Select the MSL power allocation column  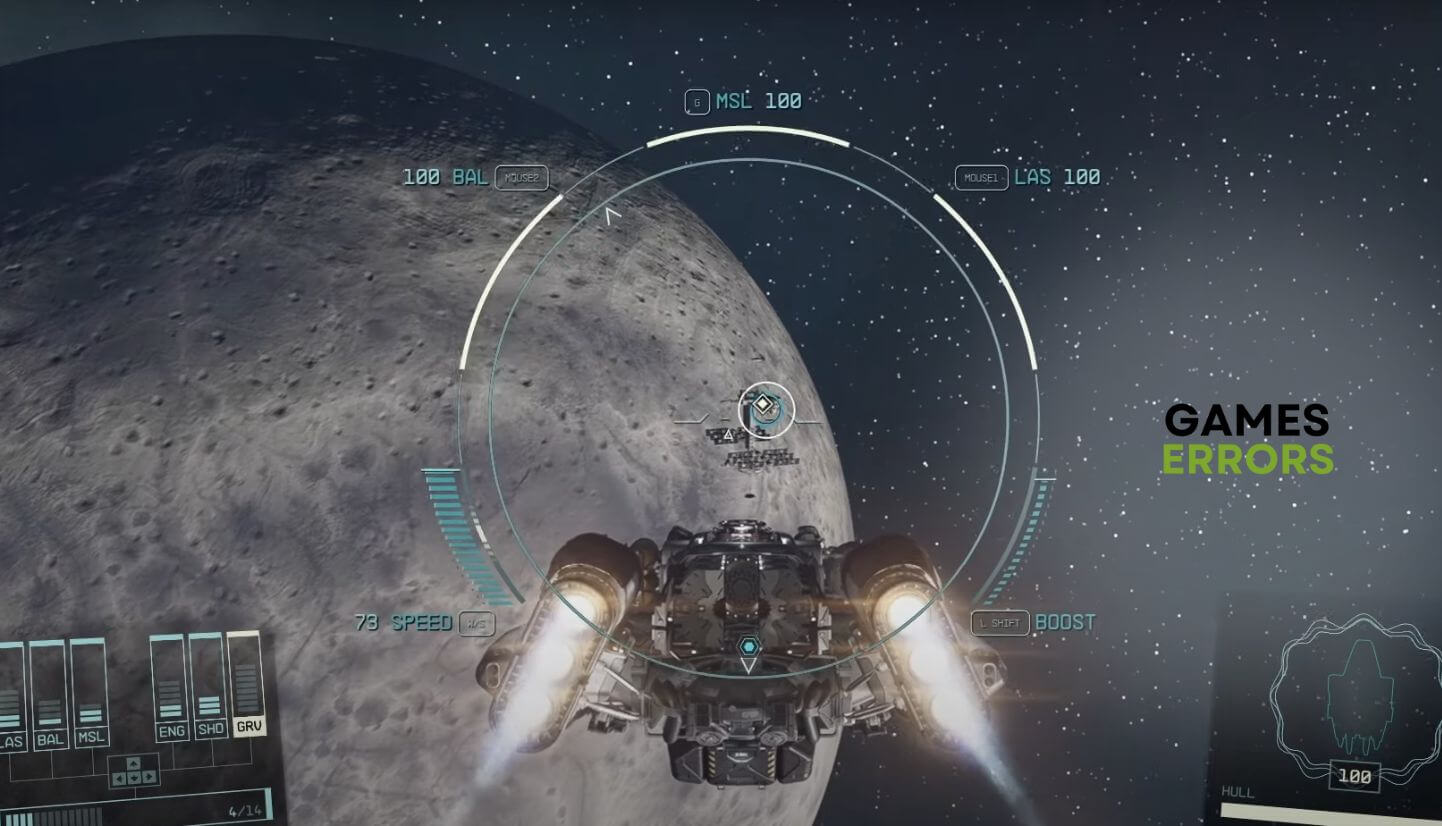click(x=90, y=692)
